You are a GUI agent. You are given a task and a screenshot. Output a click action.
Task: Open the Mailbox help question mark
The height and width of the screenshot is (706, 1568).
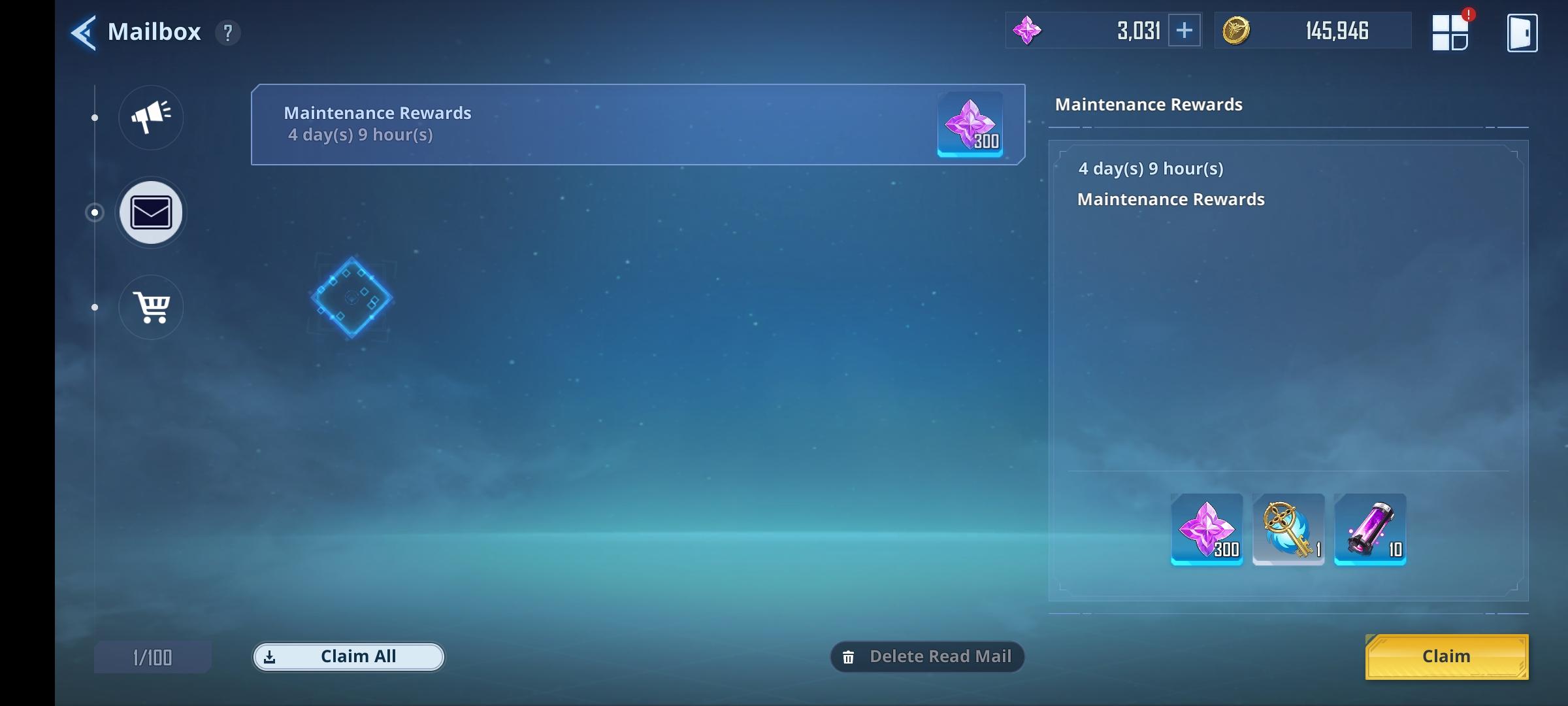click(228, 33)
